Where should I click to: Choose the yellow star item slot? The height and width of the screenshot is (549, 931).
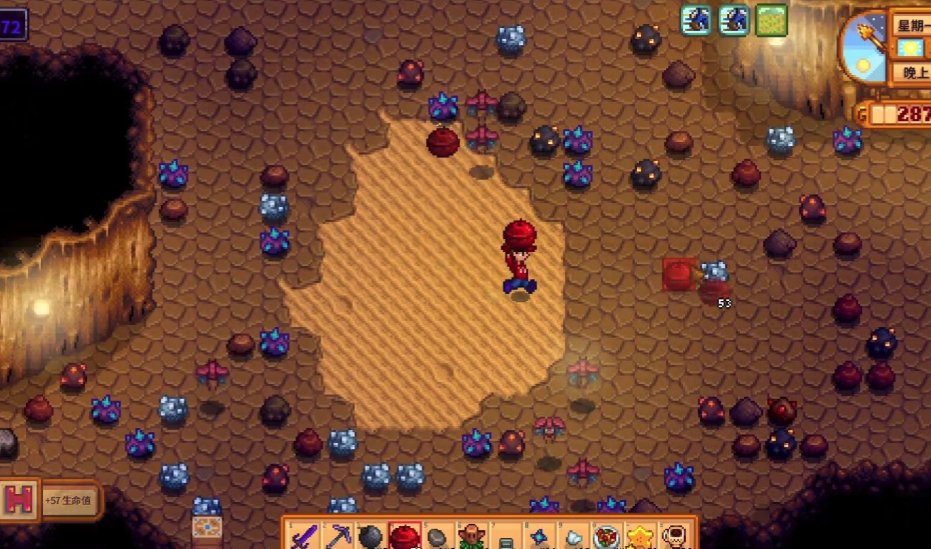point(641,537)
